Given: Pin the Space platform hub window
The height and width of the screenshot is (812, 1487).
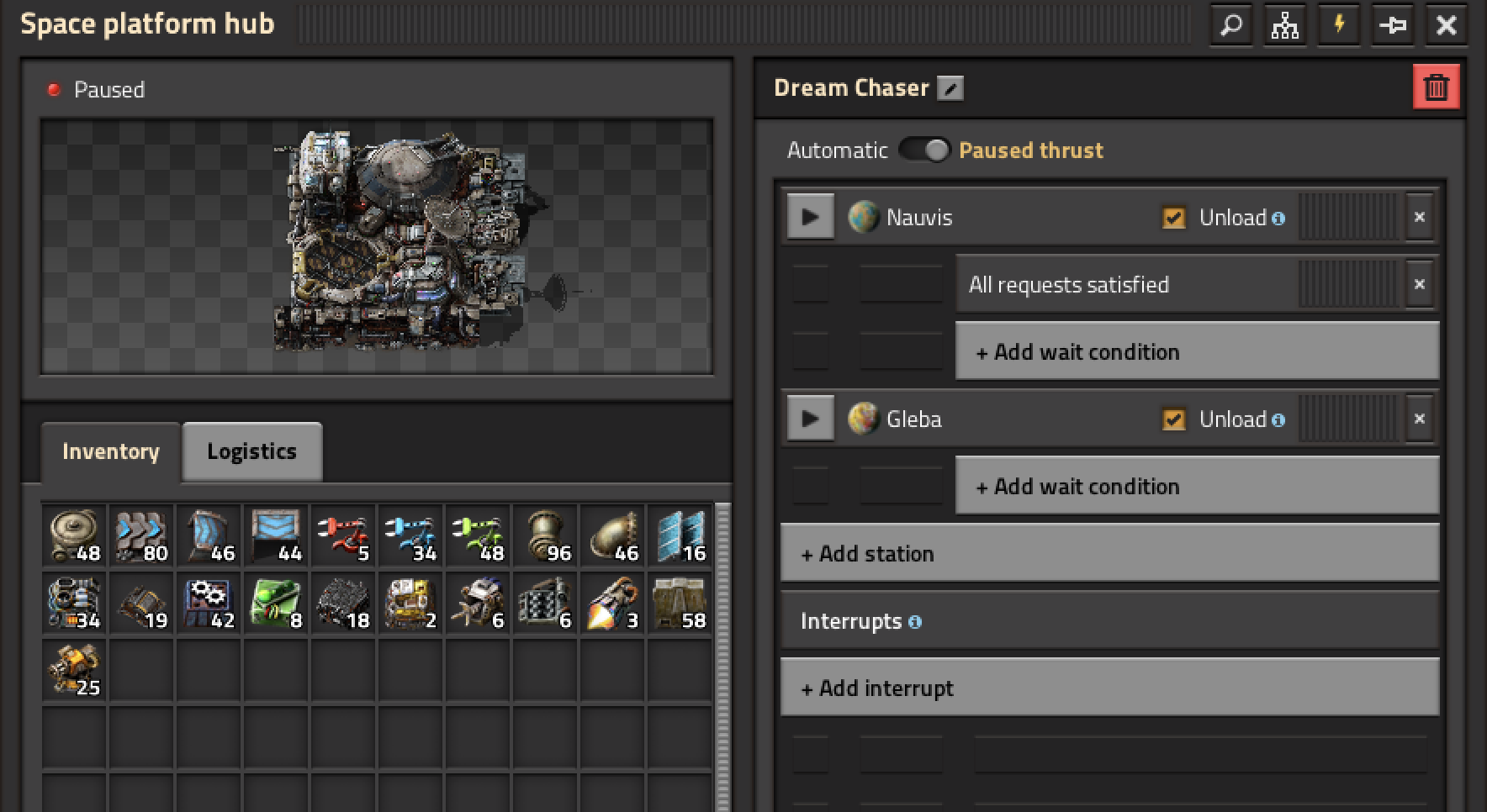Looking at the screenshot, I should click(x=1393, y=25).
